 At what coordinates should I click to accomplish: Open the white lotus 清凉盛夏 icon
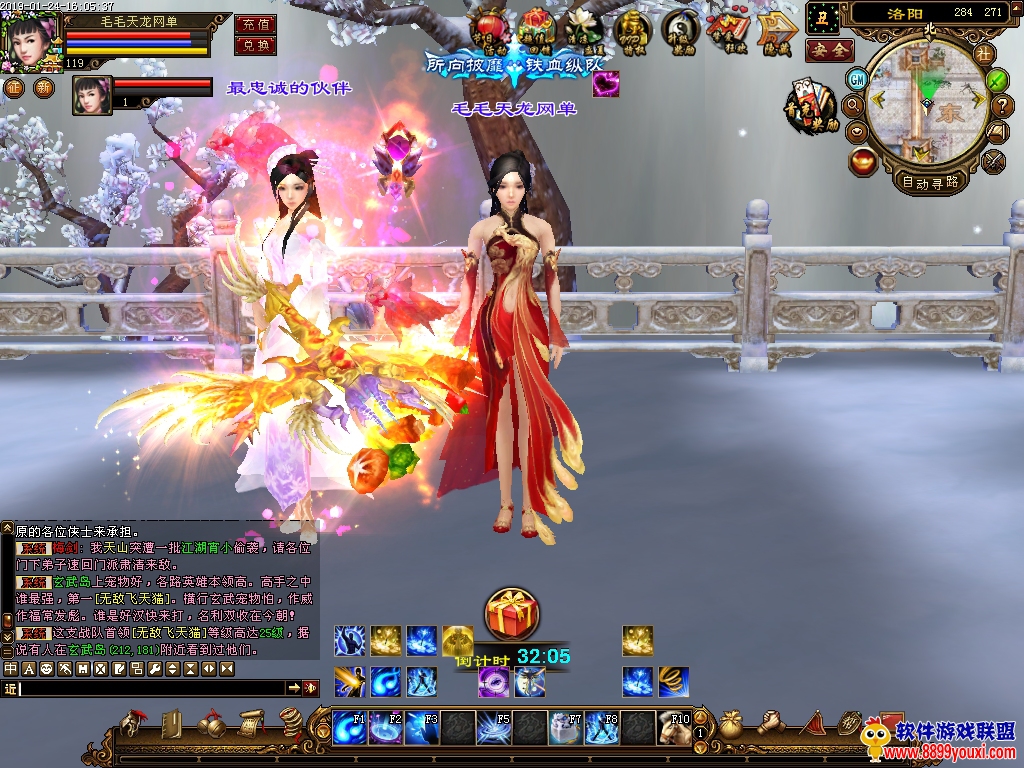pos(583,29)
